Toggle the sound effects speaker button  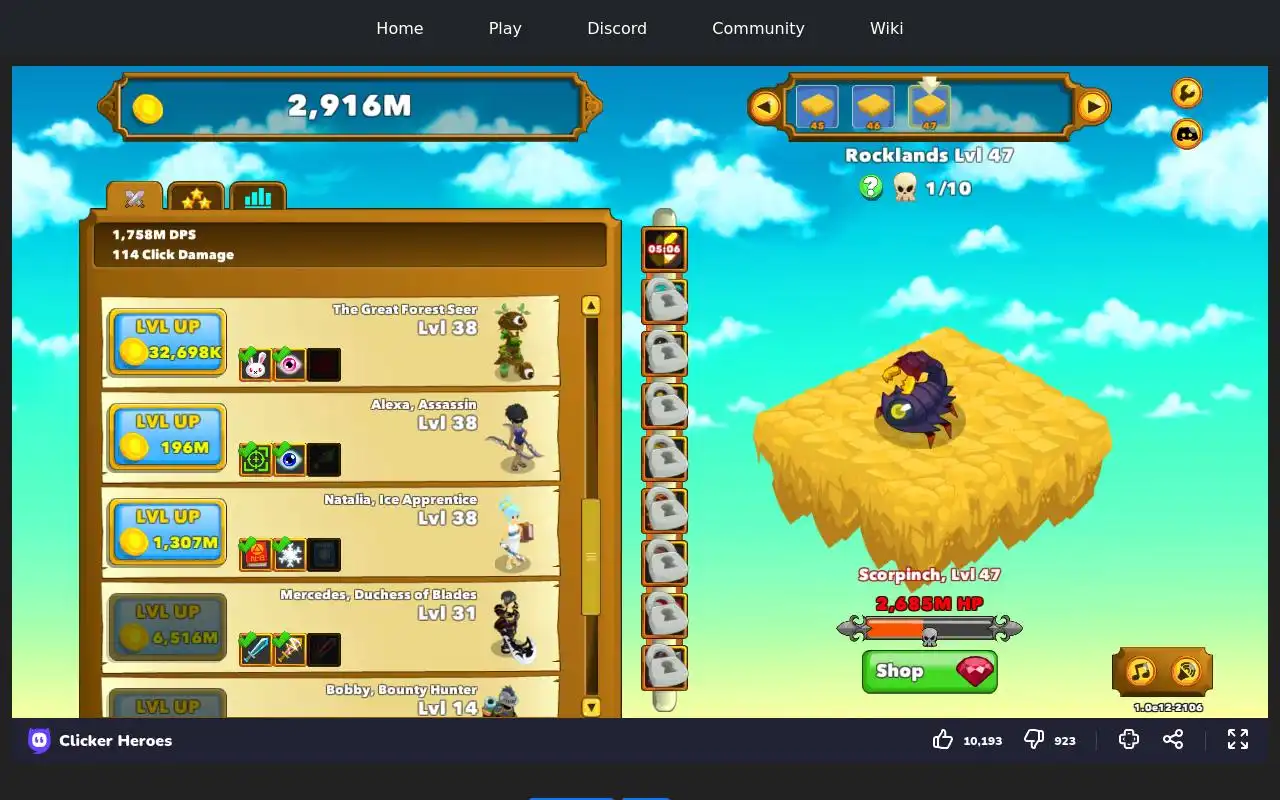(1185, 670)
